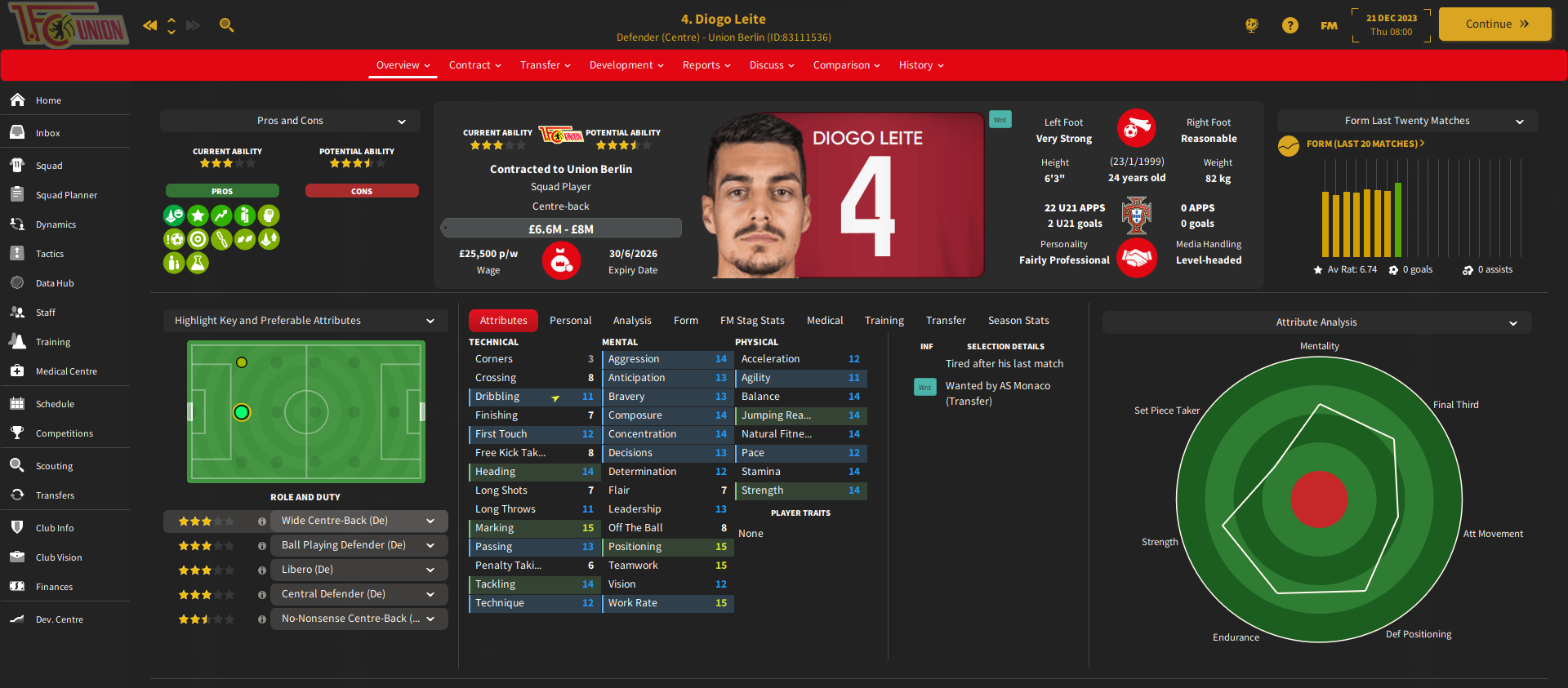Image resolution: width=1568 pixels, height=688 pixels.
Task: Click the magnifying glass search icon
Action: pos(227,25)
